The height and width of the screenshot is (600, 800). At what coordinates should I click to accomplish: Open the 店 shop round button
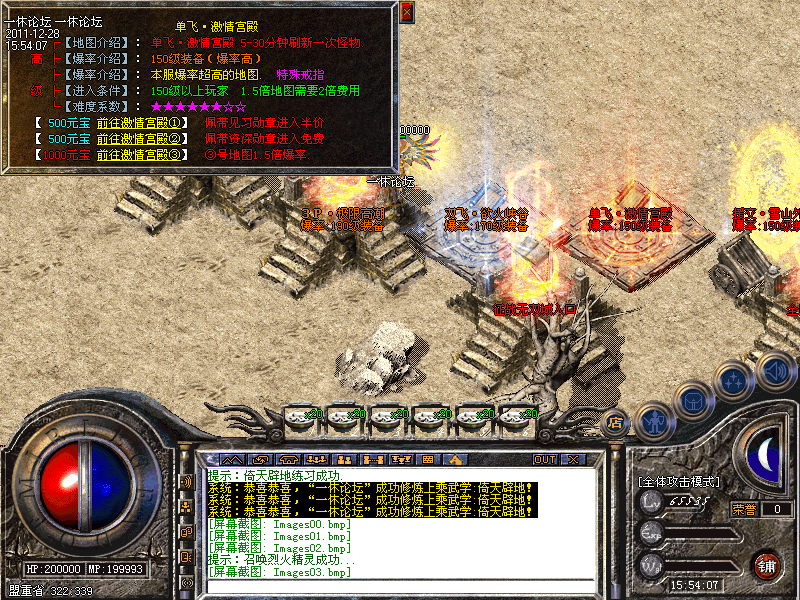point(616,421)
